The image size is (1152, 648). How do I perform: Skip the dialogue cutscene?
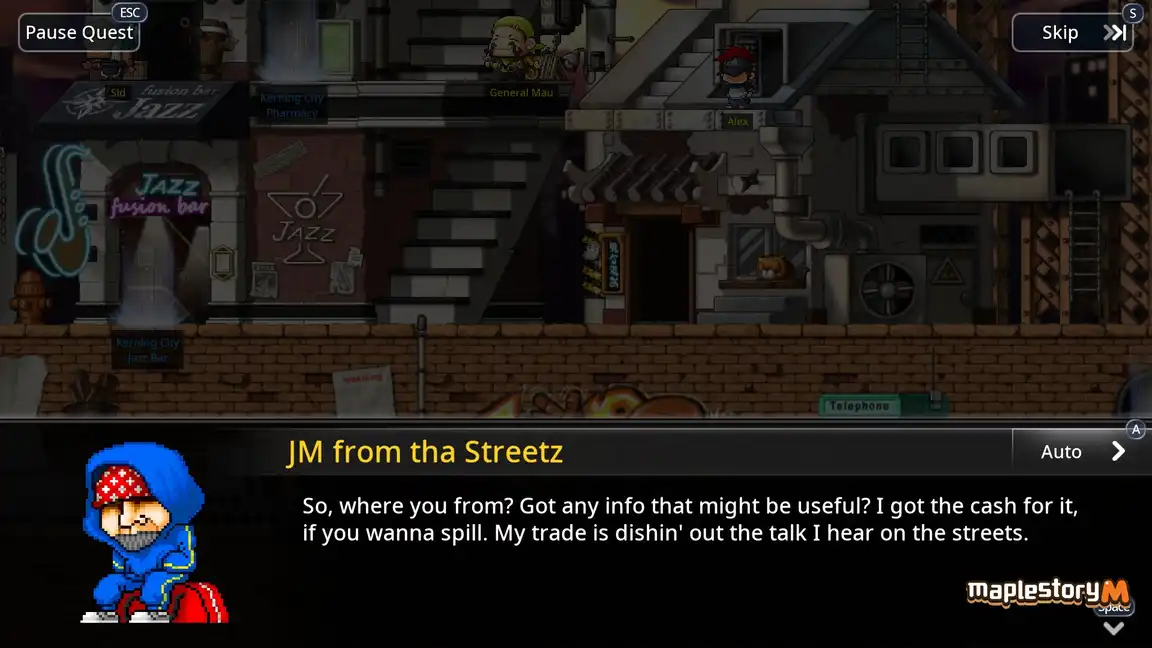(1072, 33)
